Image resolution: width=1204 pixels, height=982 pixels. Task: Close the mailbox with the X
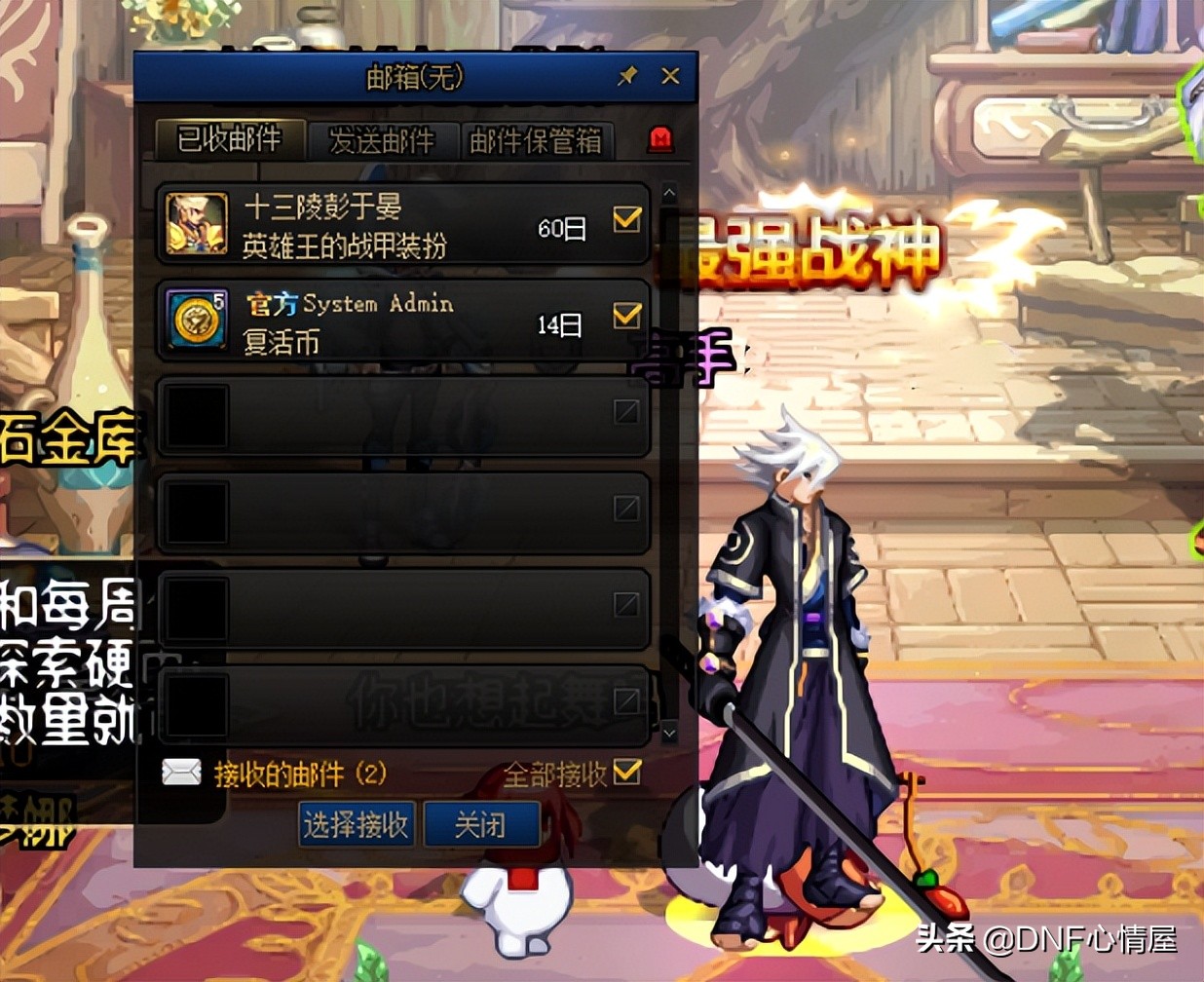pos(670,76)
